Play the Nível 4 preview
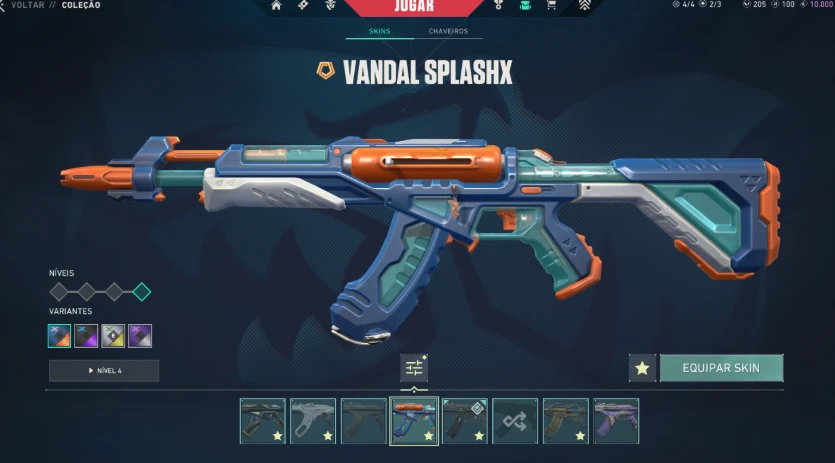This screenshot has width=835, height=463. tap(103, 371)
